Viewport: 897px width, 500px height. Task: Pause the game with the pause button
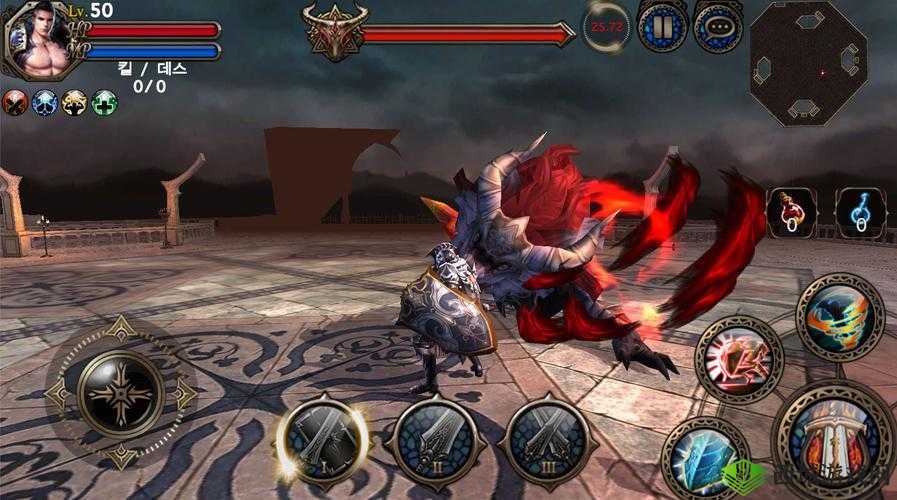(x=662, y=26)
